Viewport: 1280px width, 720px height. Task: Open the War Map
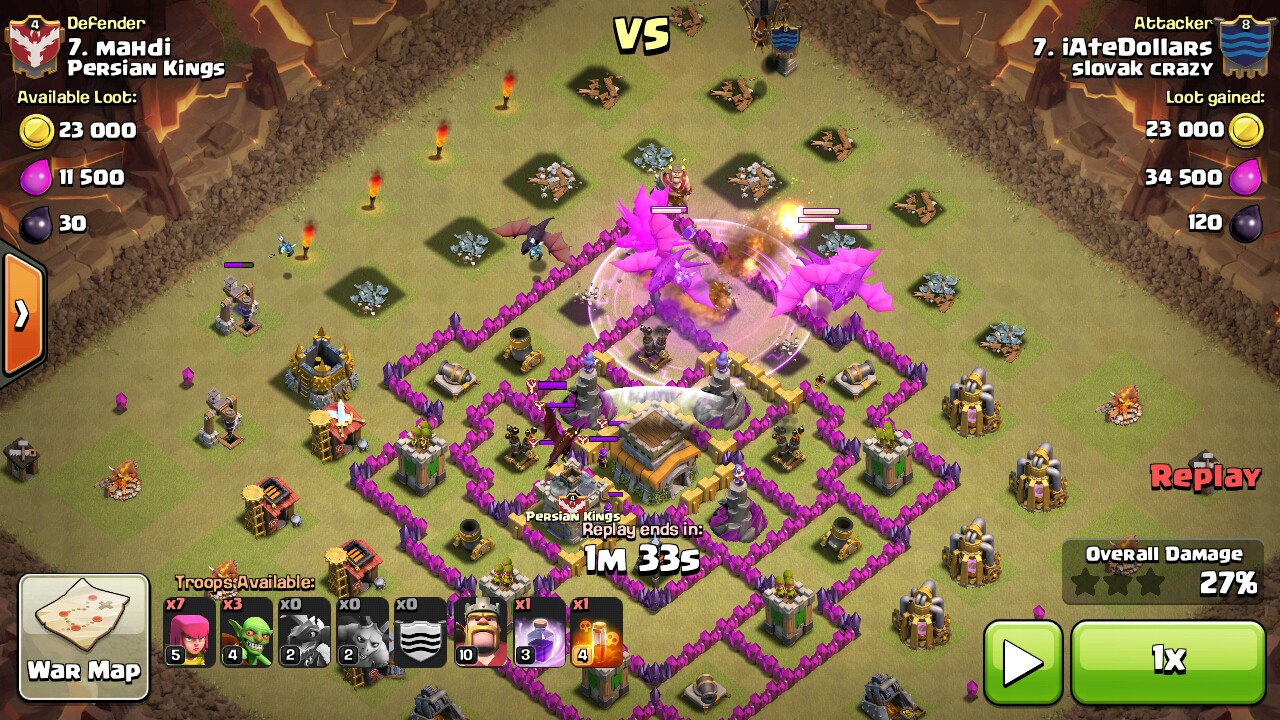[84, 636]
